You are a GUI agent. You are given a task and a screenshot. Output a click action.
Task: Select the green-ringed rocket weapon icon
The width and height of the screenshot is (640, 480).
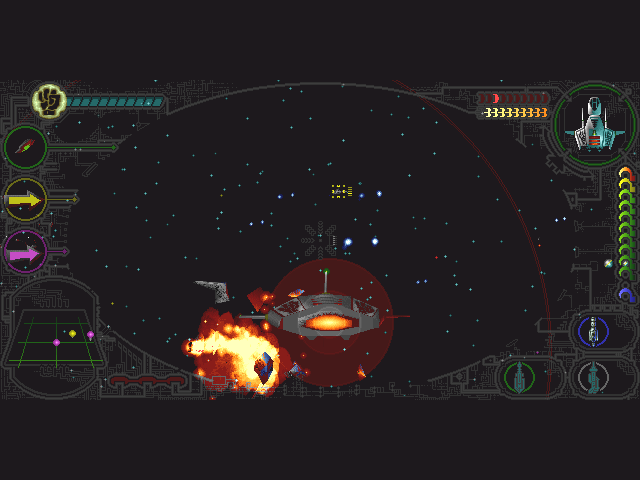coord(25,148)
